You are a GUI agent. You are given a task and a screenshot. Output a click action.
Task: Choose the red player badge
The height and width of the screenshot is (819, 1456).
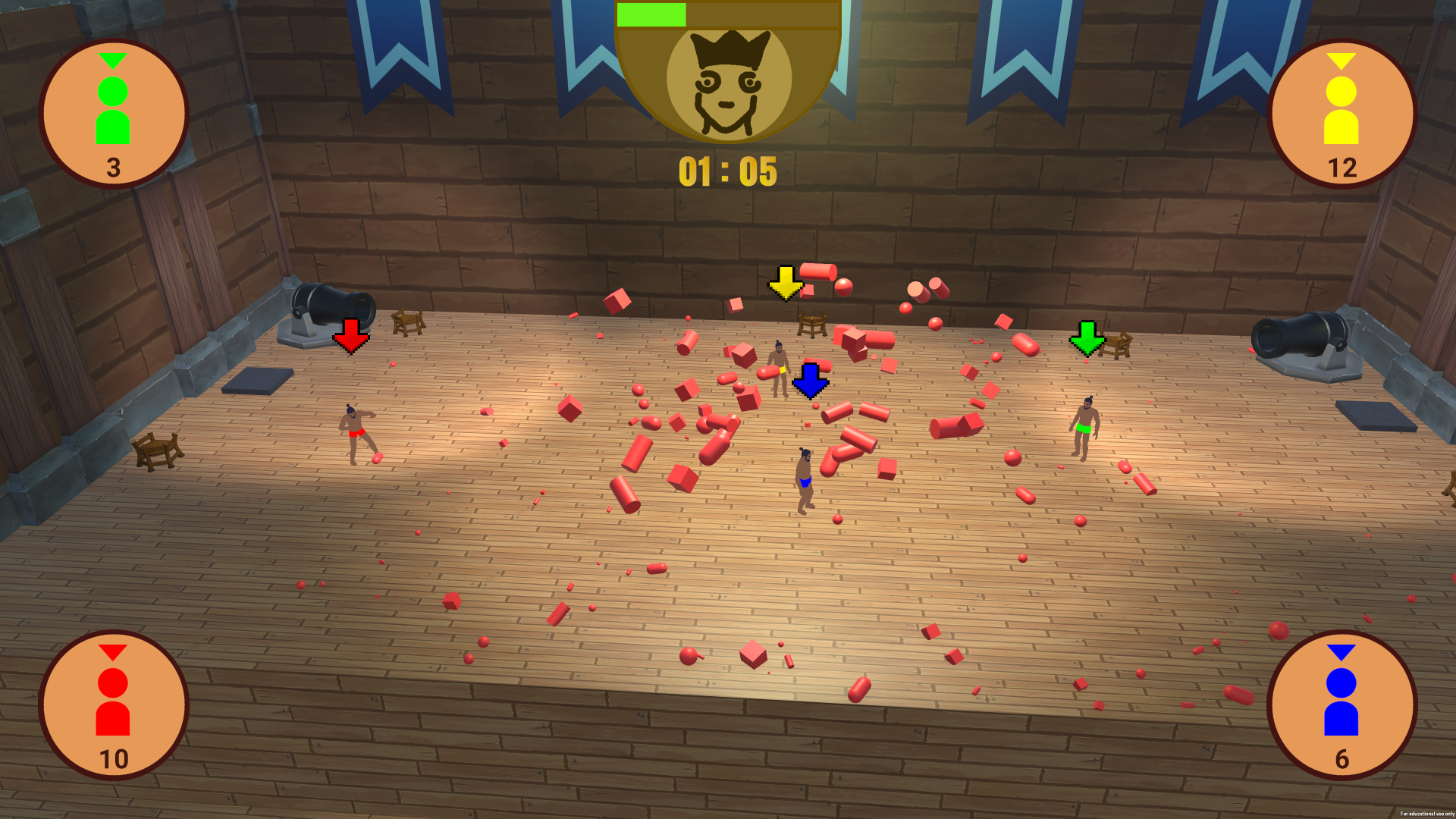(113, 705)
